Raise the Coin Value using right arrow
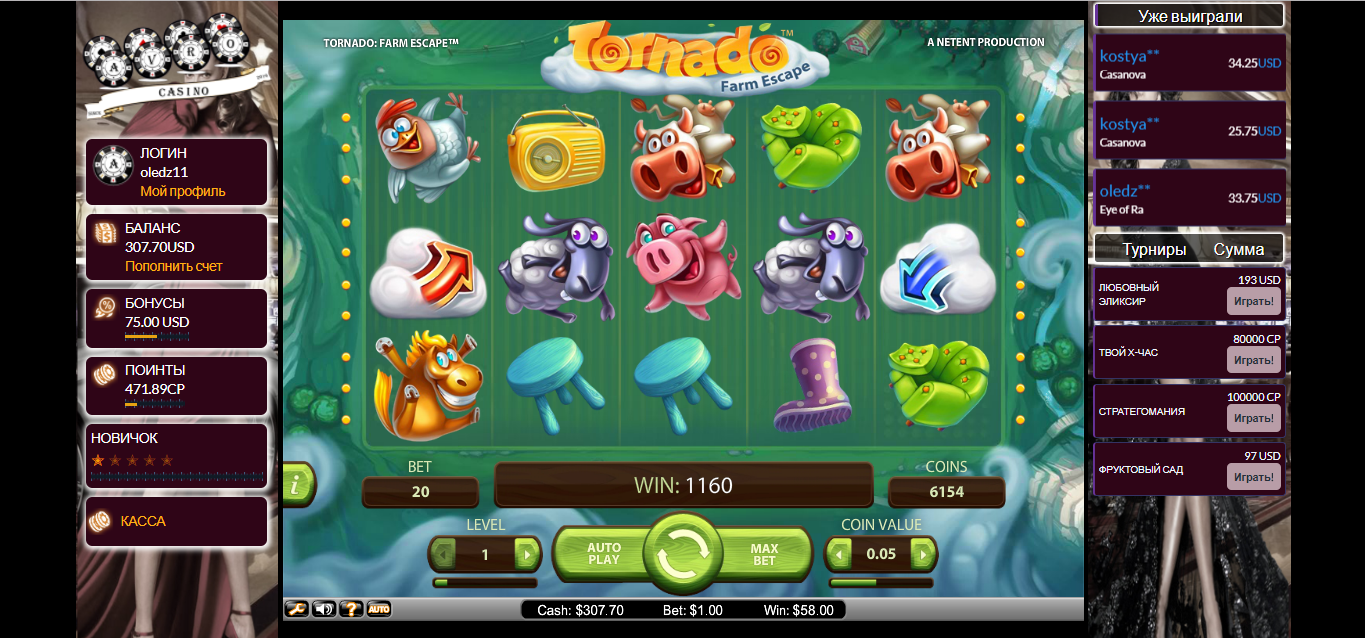The image size is (1365, 638). tap(922, 554)
